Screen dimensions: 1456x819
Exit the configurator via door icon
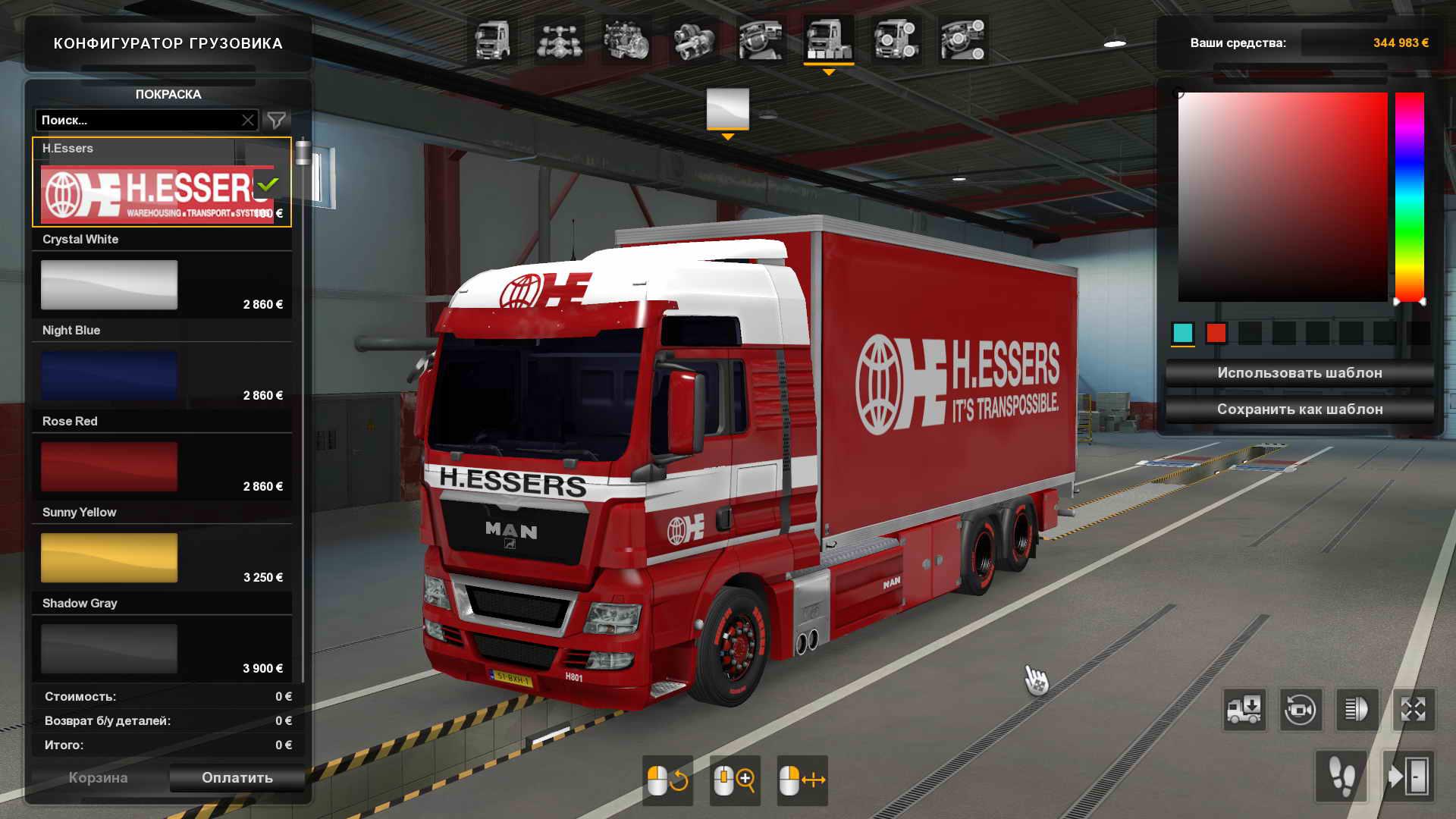coord(1409,777)
